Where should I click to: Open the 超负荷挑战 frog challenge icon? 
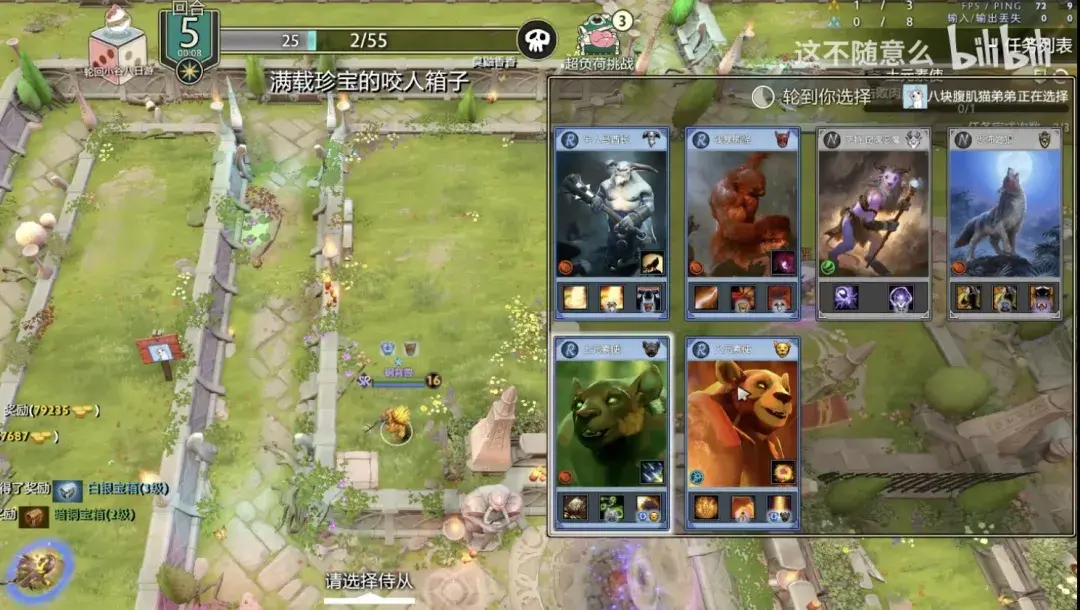tap(605, 40)
